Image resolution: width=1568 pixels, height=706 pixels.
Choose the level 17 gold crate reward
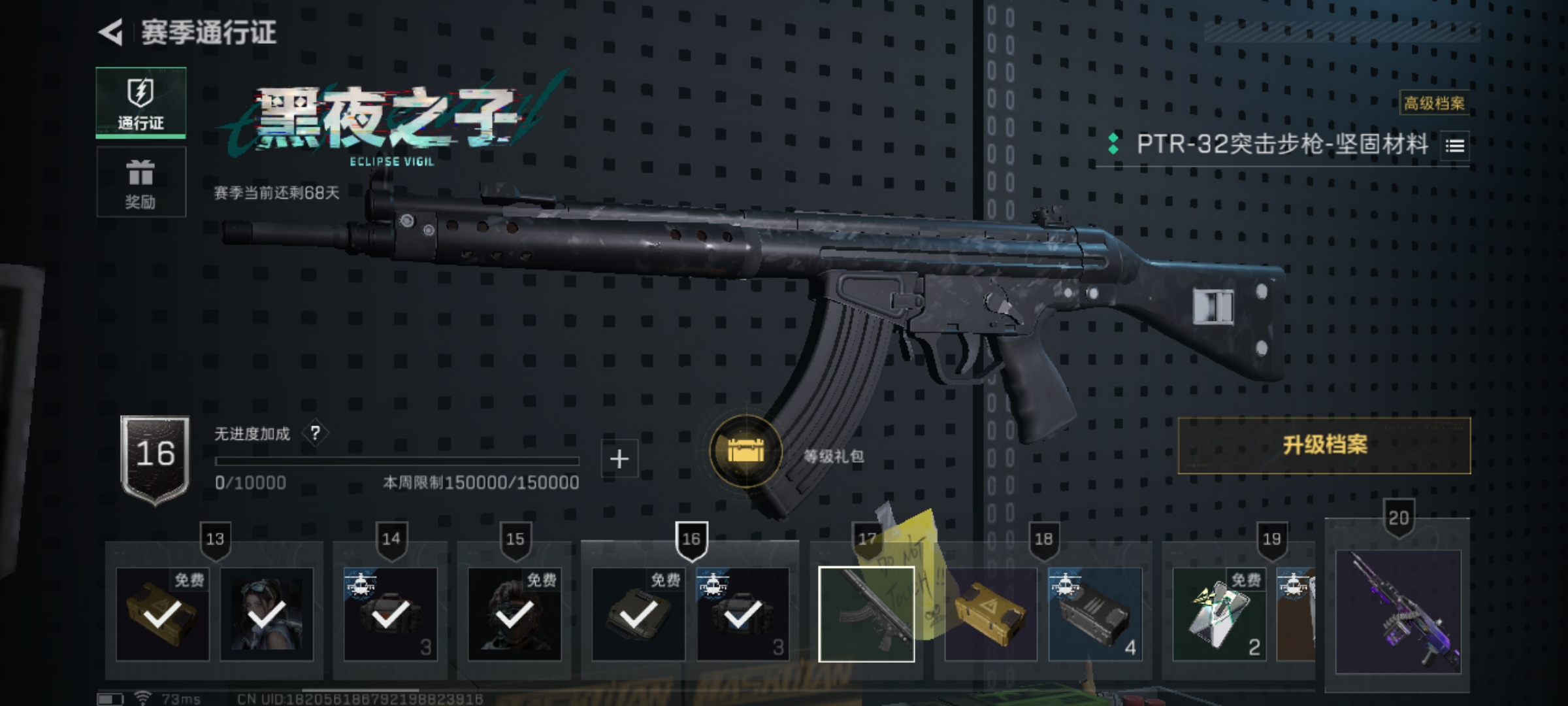click(x=990, y=614)
